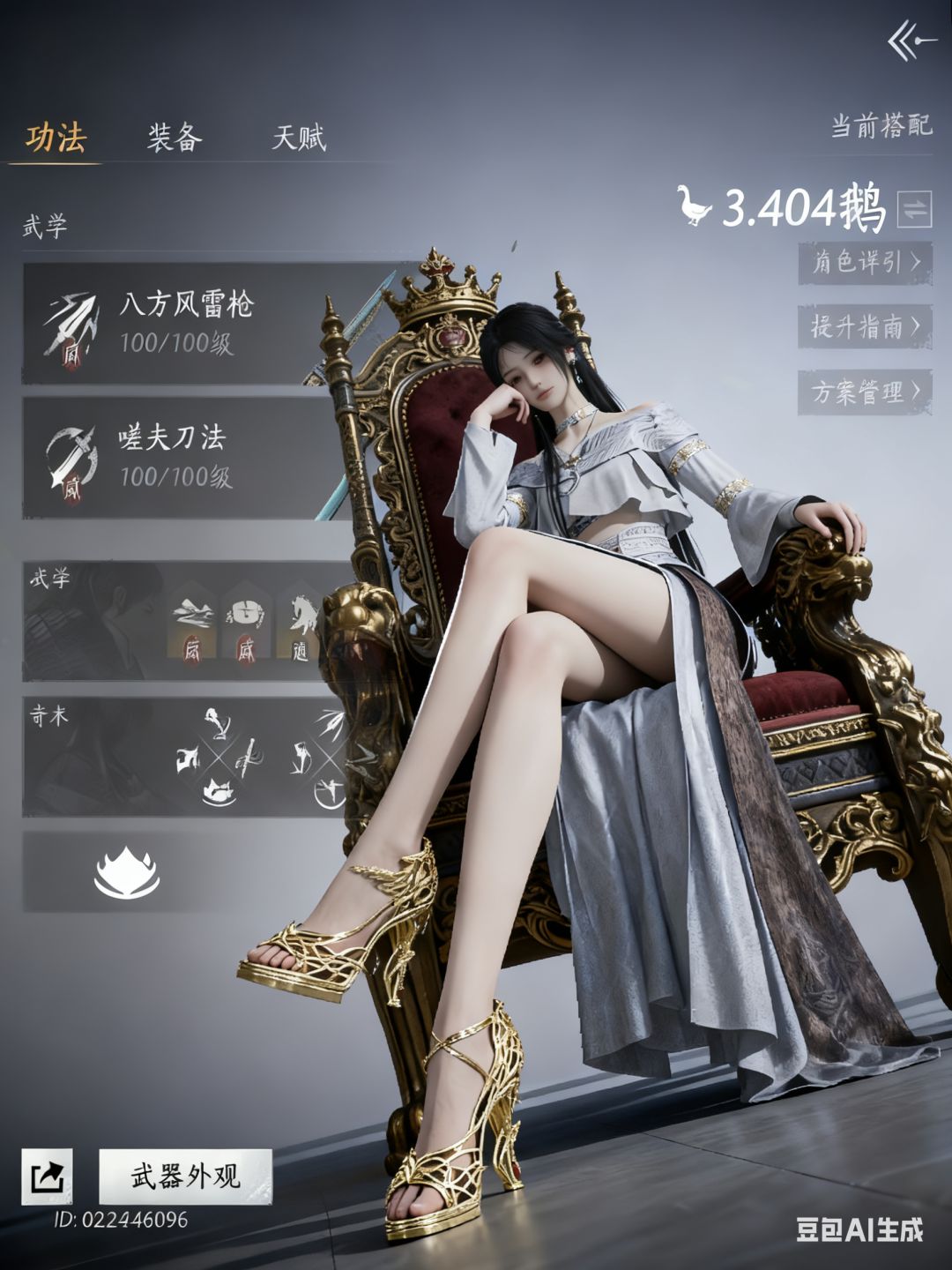Open 武器外观 weapon appearance
The width and height of the screenshot is (952, 1270).
click(185, 1176)
